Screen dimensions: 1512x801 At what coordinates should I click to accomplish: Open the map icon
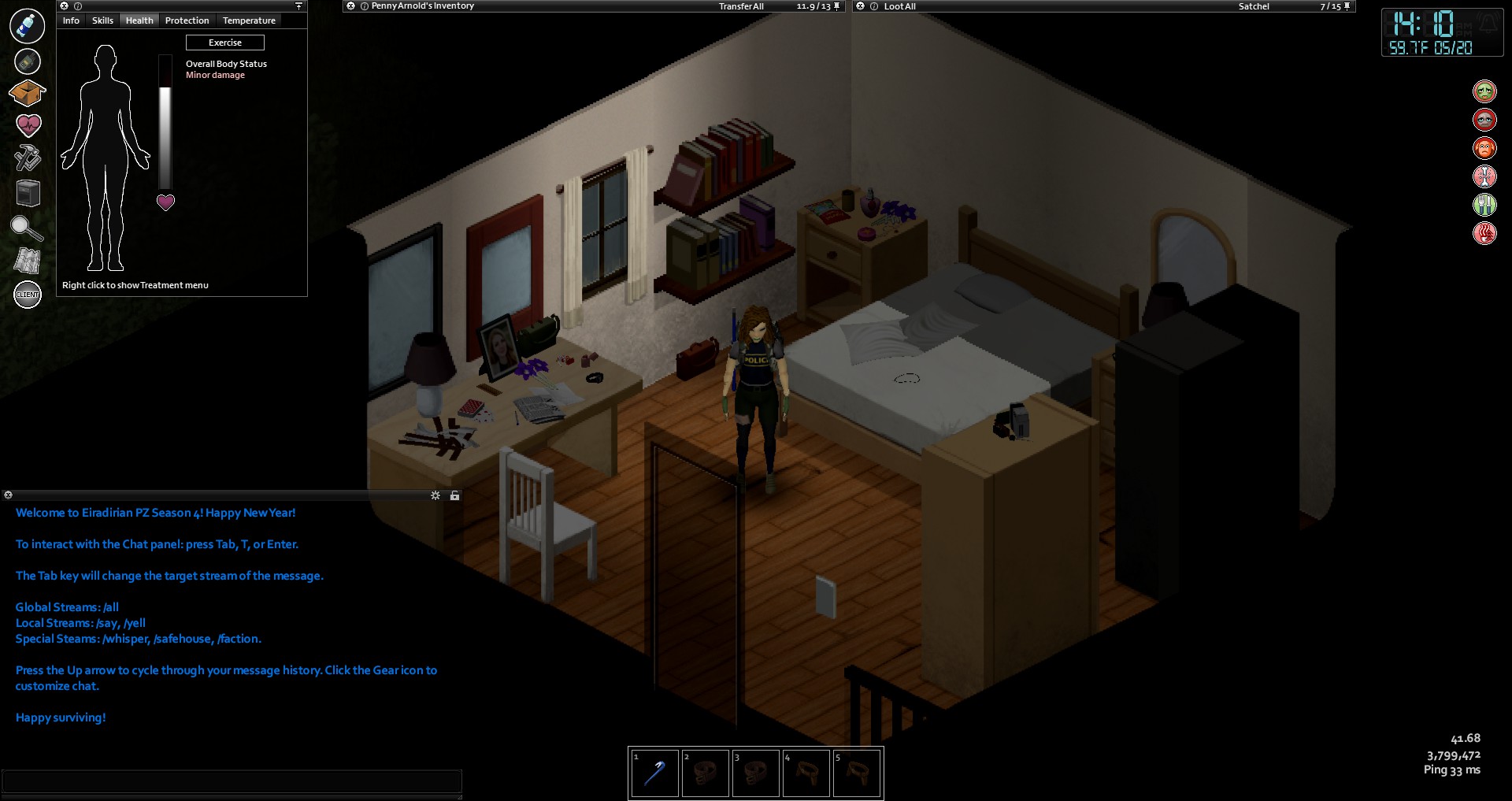coord(28,261)
